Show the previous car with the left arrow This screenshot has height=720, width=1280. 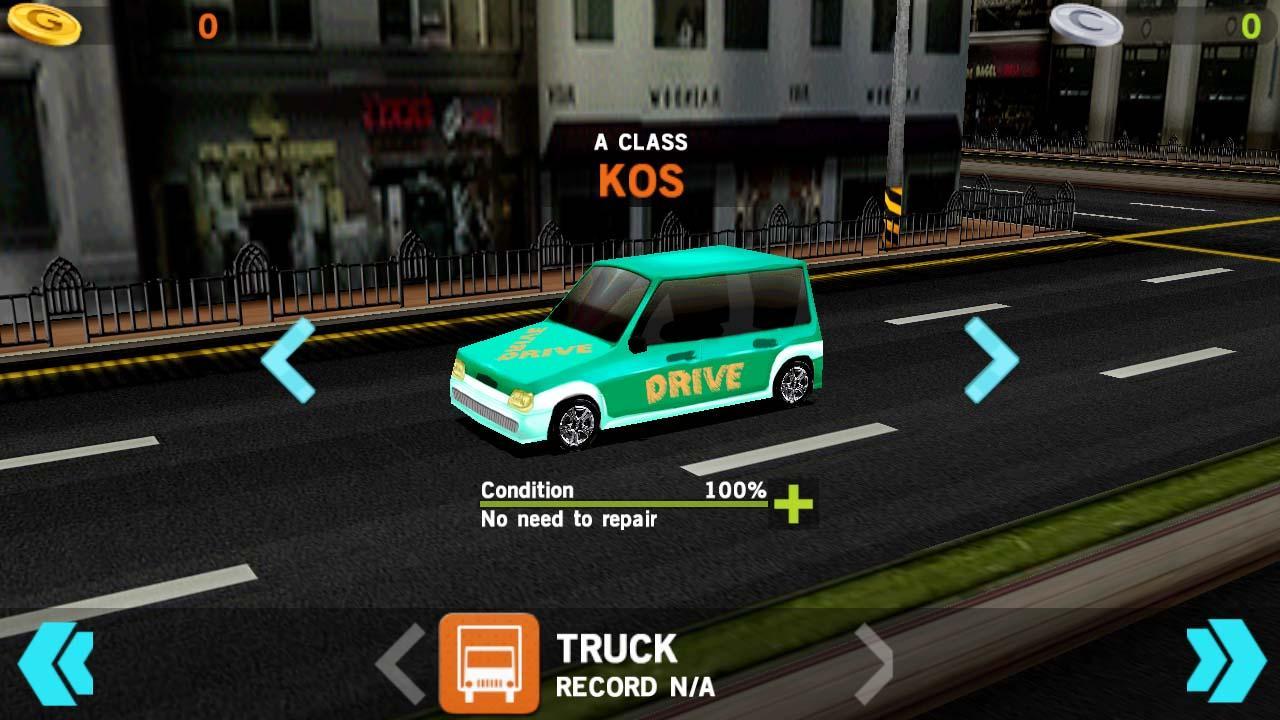(x=288, y=360)
